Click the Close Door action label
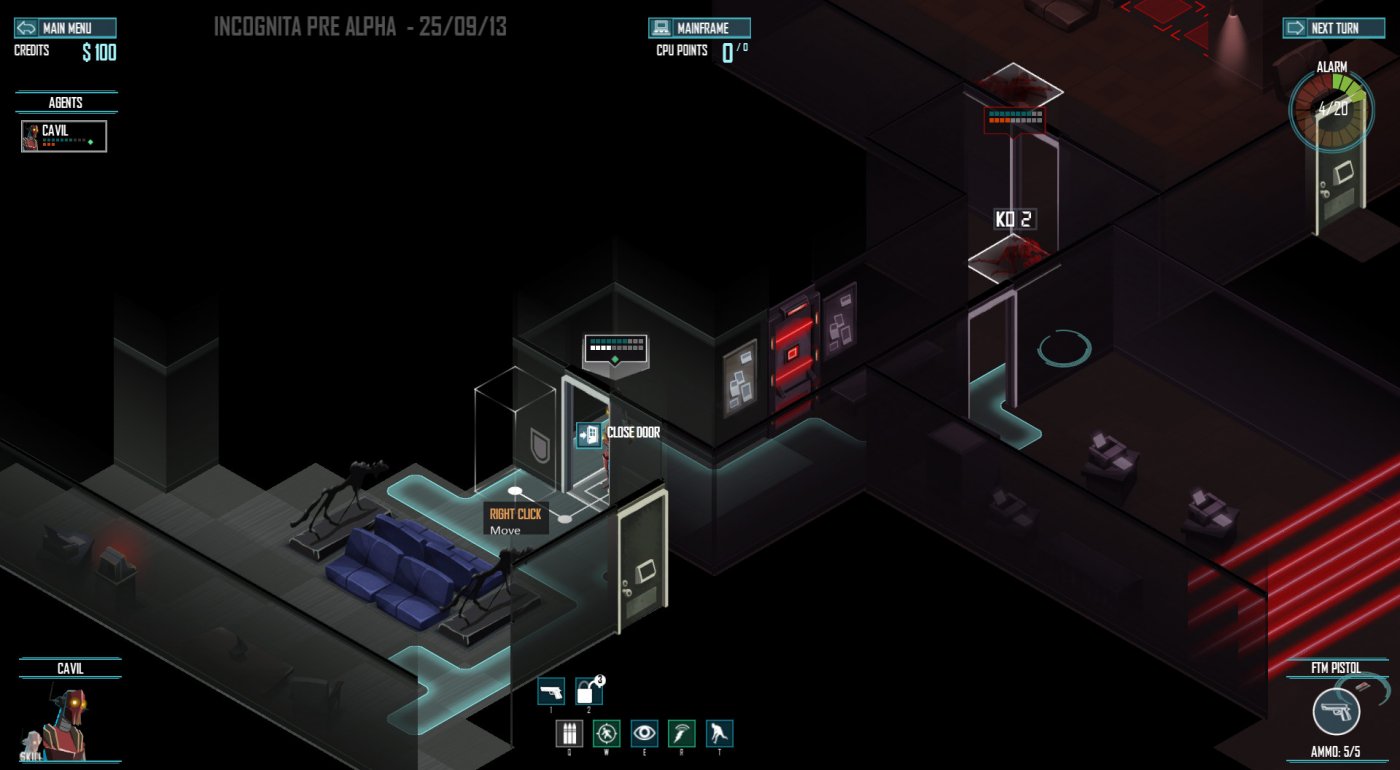The image size is (1400, 770). tap(634, 434)
